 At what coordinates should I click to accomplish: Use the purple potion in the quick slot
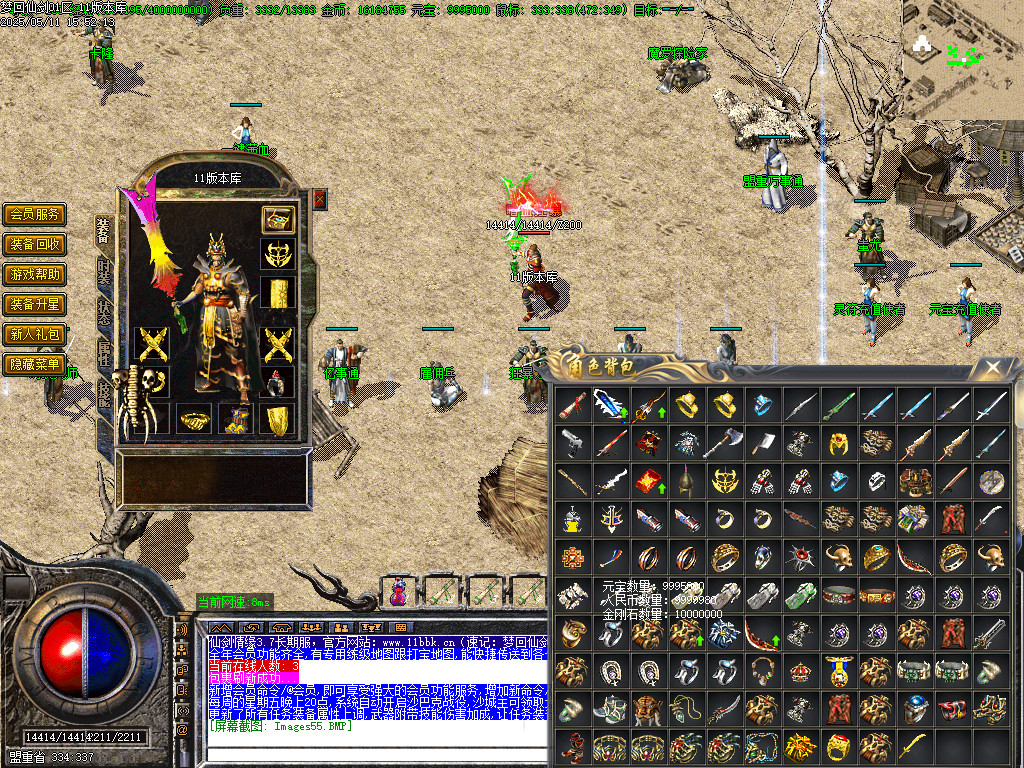point(399,592)
